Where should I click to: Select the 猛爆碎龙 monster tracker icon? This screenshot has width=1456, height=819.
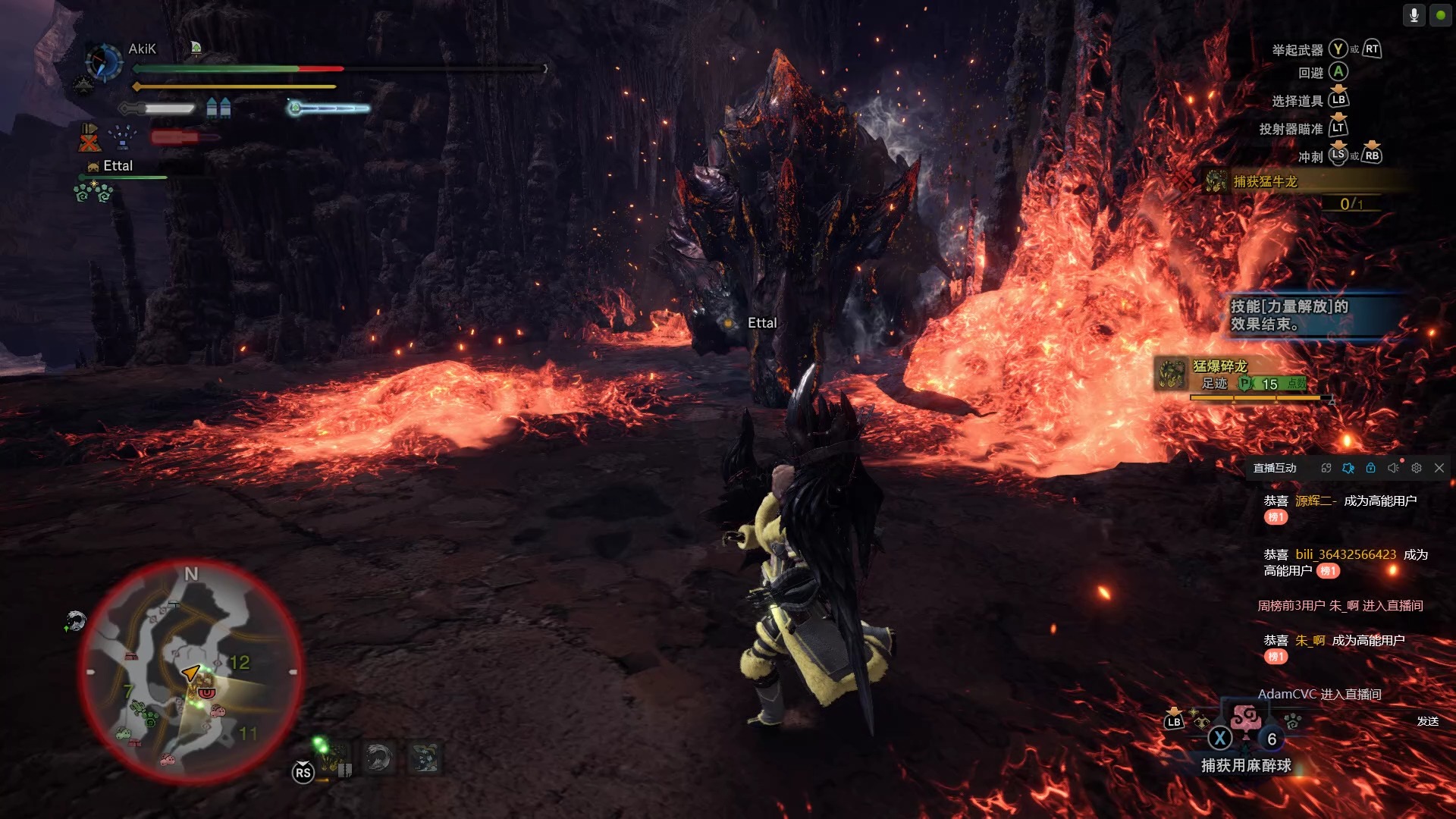click(x=1172, y=375)
